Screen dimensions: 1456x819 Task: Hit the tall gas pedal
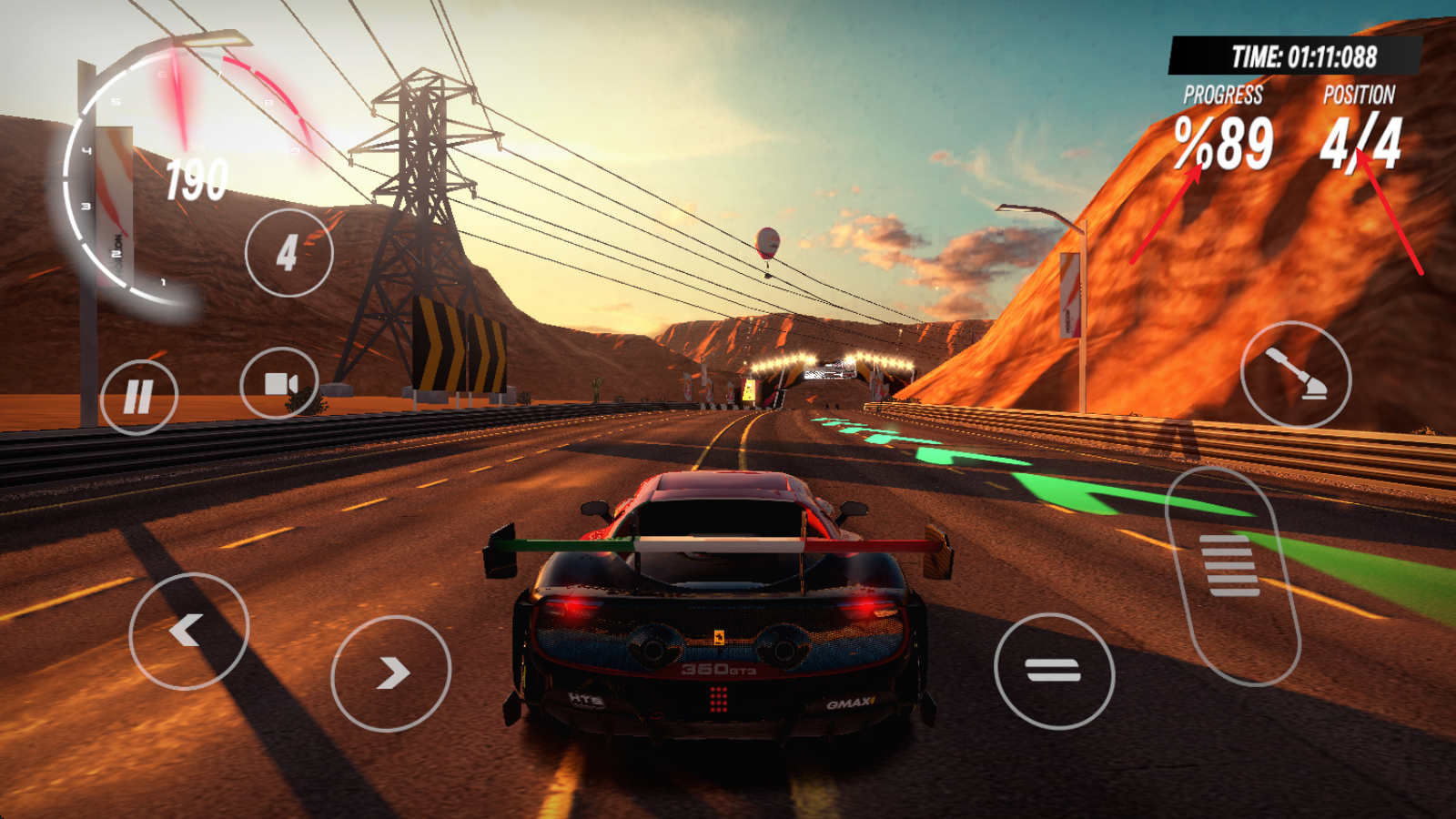pyautogui.click(x=1232, y=574)
